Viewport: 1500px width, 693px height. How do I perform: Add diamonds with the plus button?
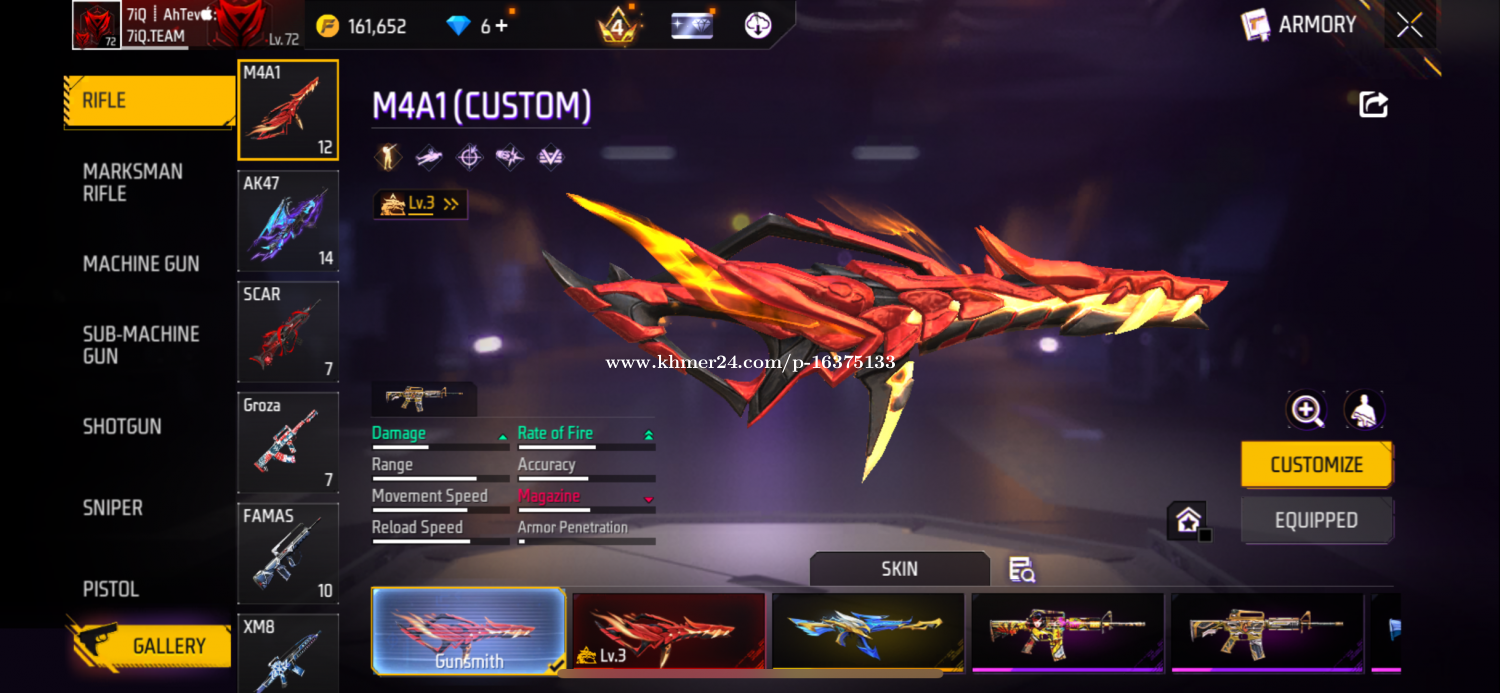click(x=501, y=26)
